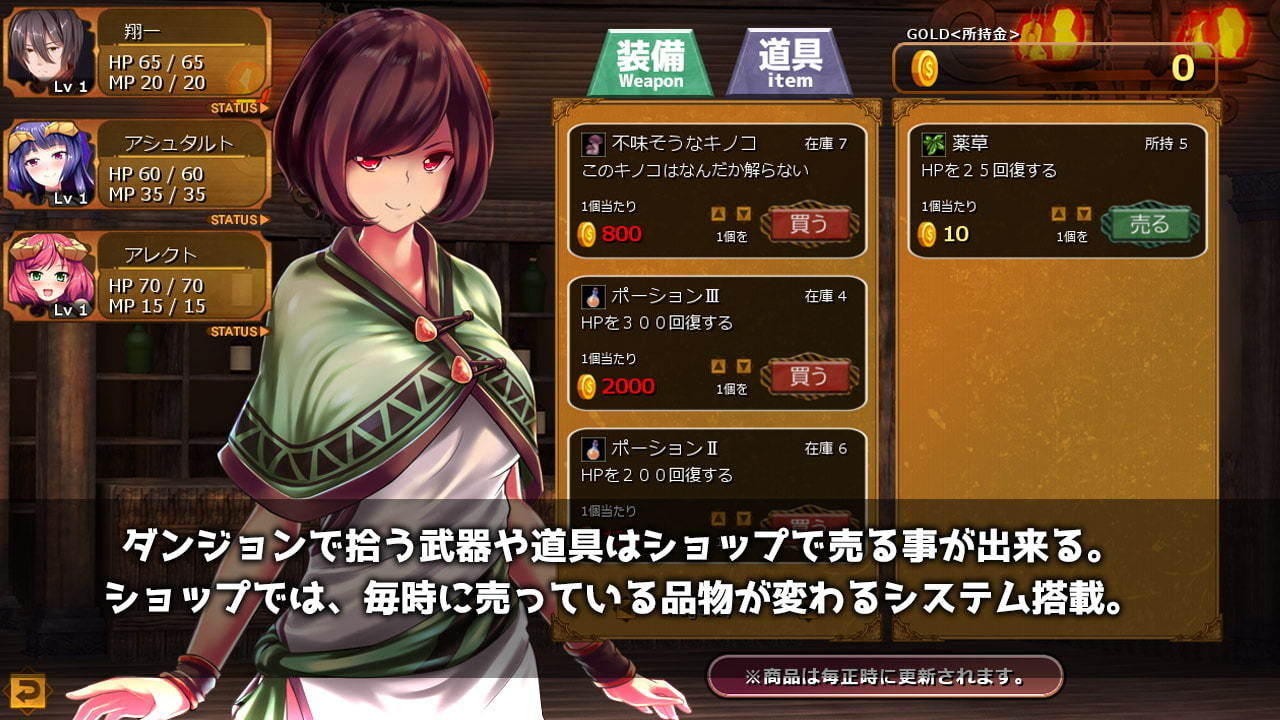Click 買う to purchase the mushroom
The height and width of the screenshot is (720, 1280).
click(x=809, y=225)
